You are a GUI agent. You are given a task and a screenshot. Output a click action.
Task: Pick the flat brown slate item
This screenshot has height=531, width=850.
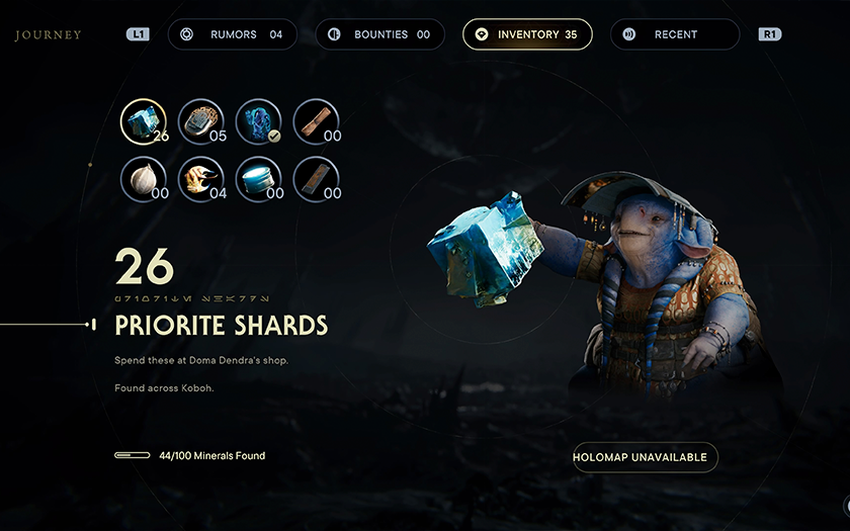click(x=316, y=180)
